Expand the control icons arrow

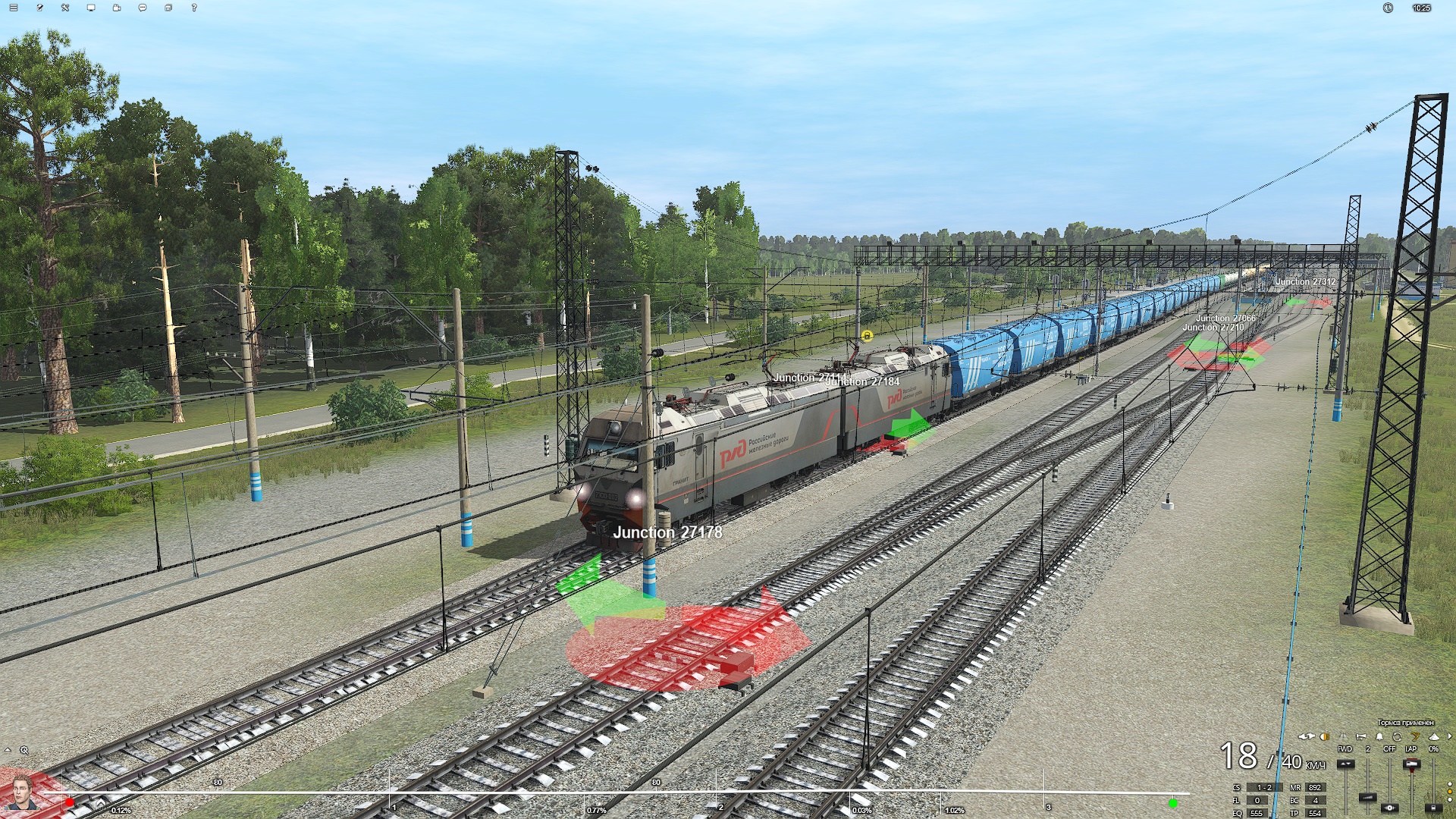tap(1450, 736)
